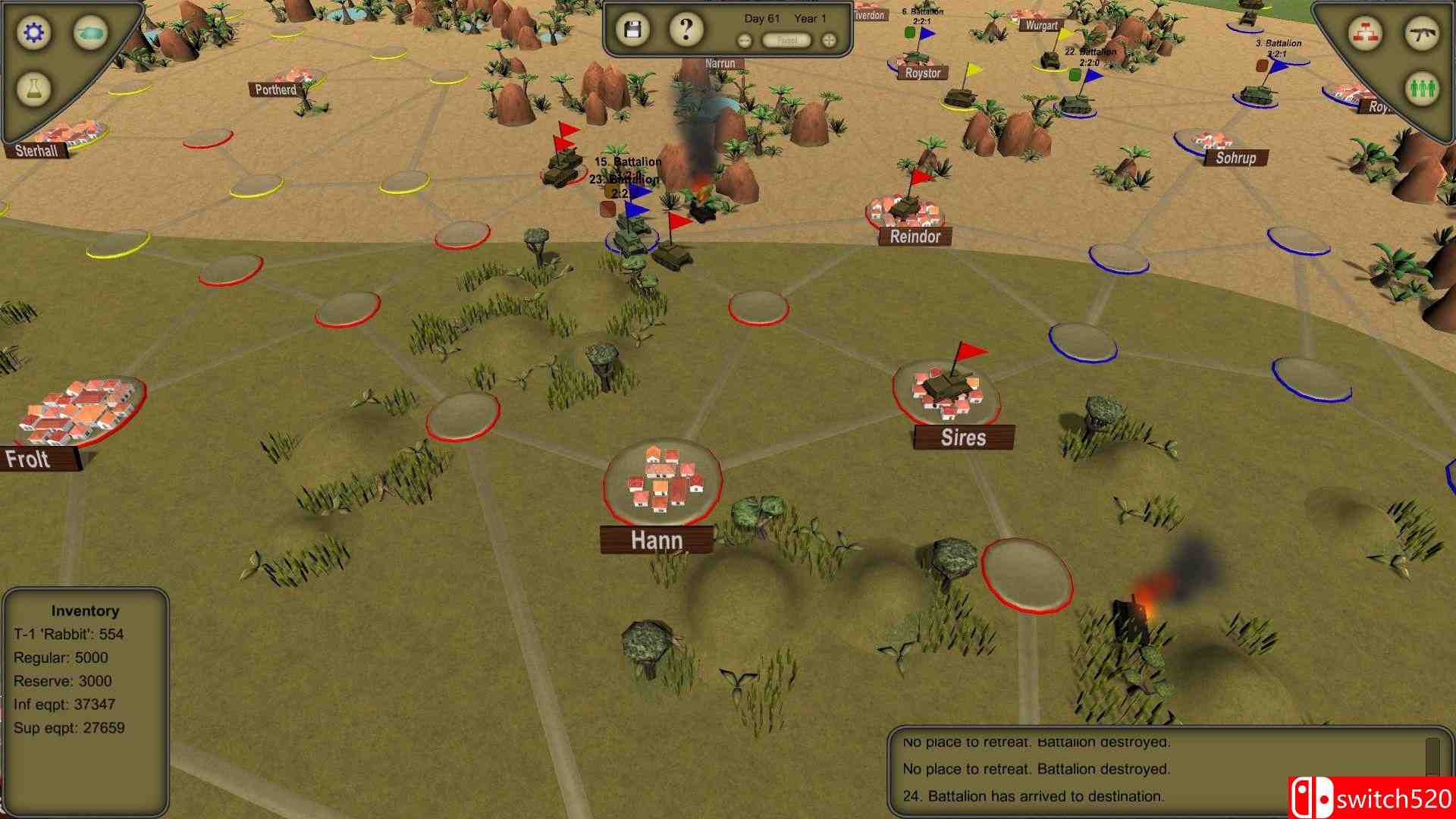
Task: Open the weapons armory panel
Action: [1423, 33]
